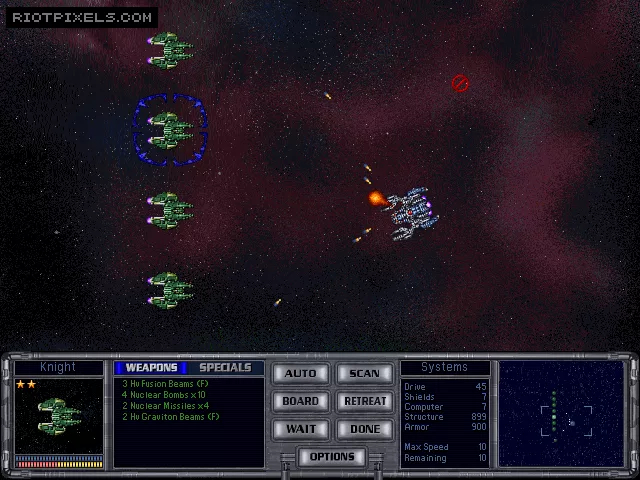The height and width of the screenshot is (480, 640).
Task: Open the OPTIONS menu
Action: click(x=332, y=457)
